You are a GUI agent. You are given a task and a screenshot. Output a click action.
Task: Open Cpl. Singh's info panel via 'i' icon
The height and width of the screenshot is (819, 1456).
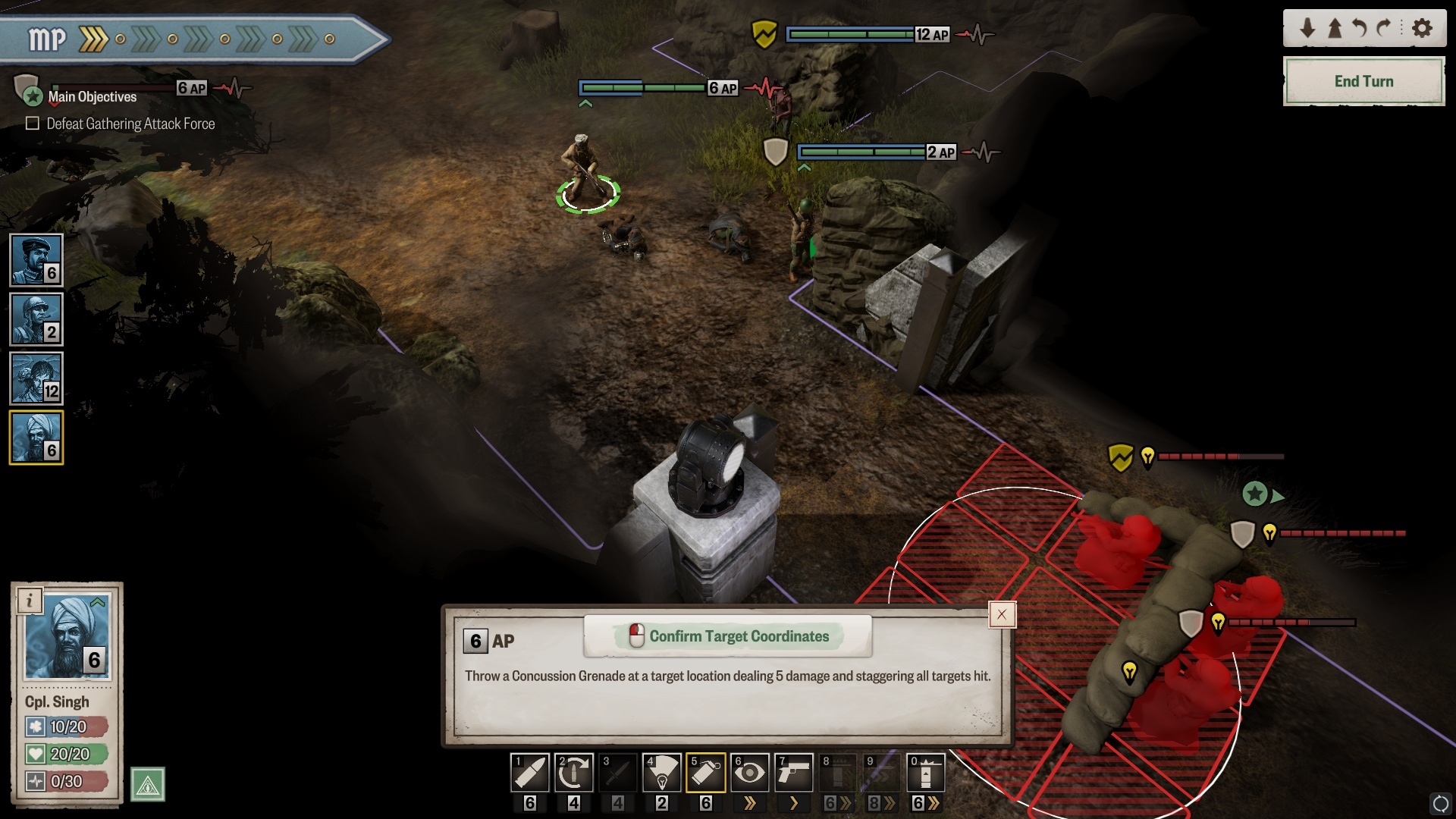[x=30, y=601]
